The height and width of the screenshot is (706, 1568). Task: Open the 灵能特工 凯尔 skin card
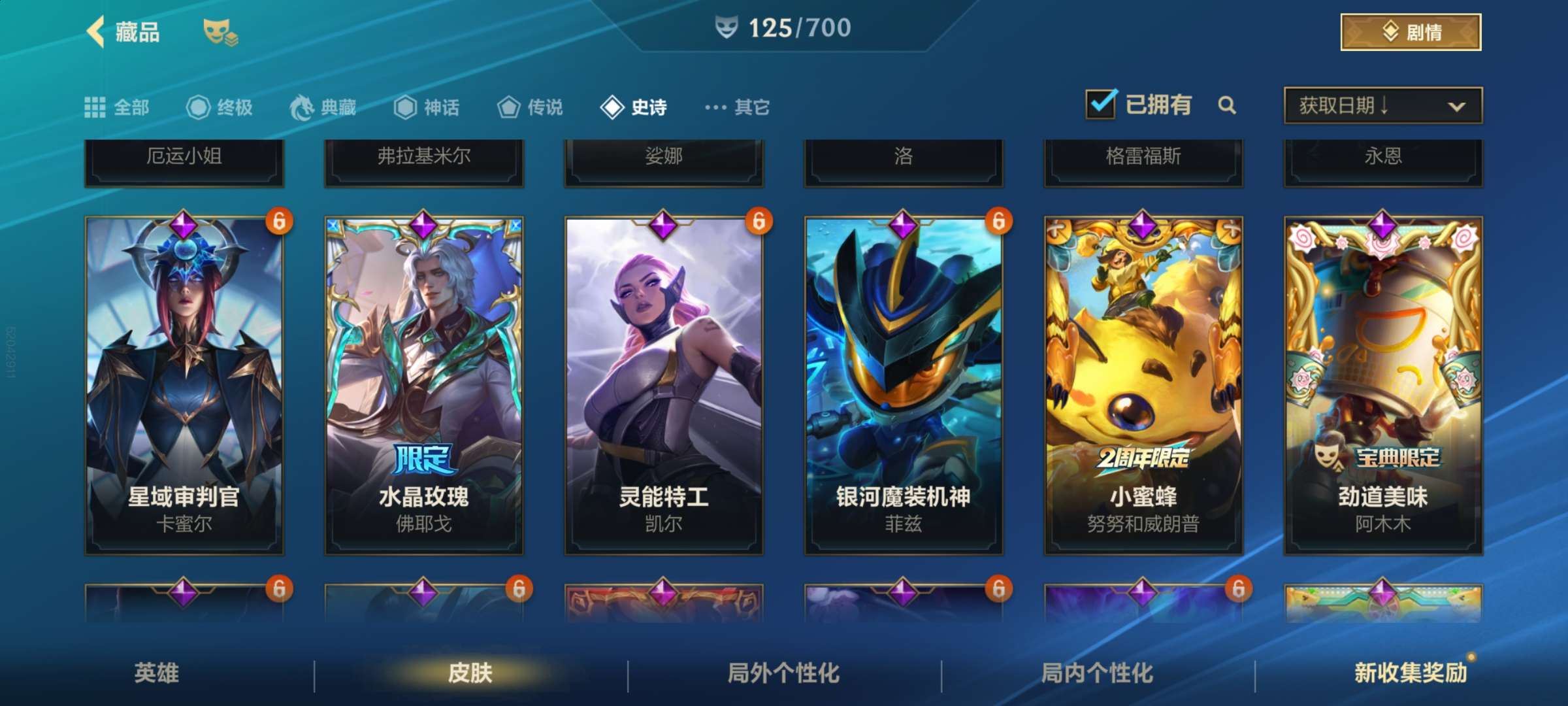point(664,386)
